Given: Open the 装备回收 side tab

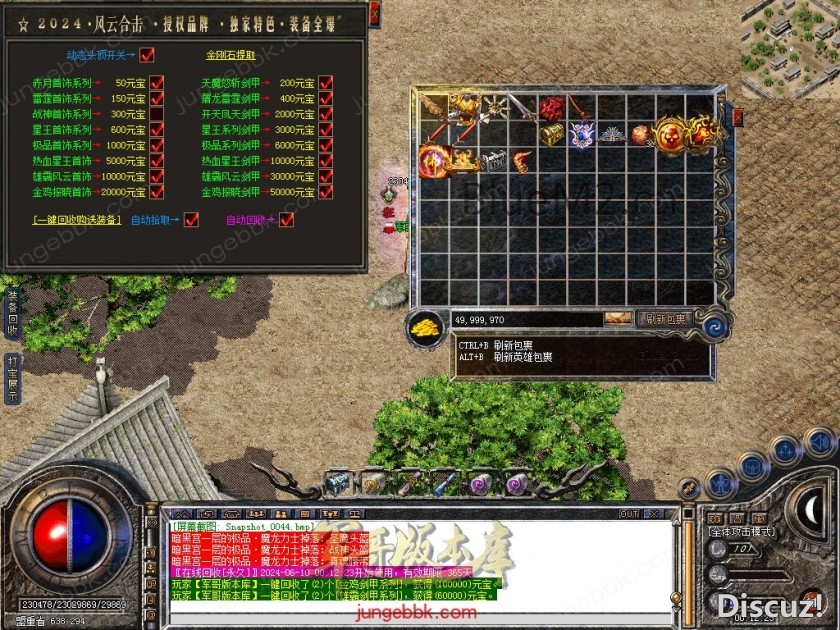Looking at the screenshot, I should (12, 313).
